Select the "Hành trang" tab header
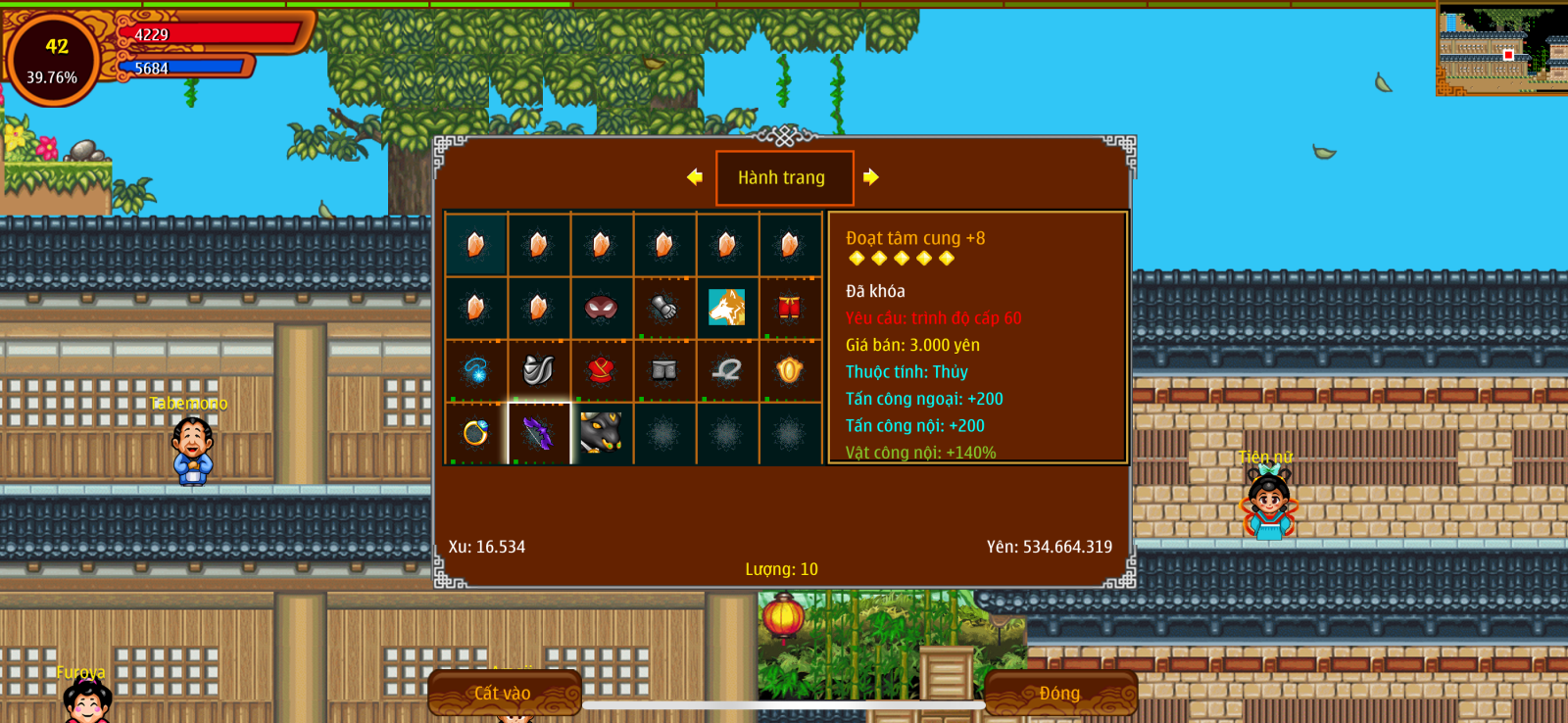 pos(784,177)
